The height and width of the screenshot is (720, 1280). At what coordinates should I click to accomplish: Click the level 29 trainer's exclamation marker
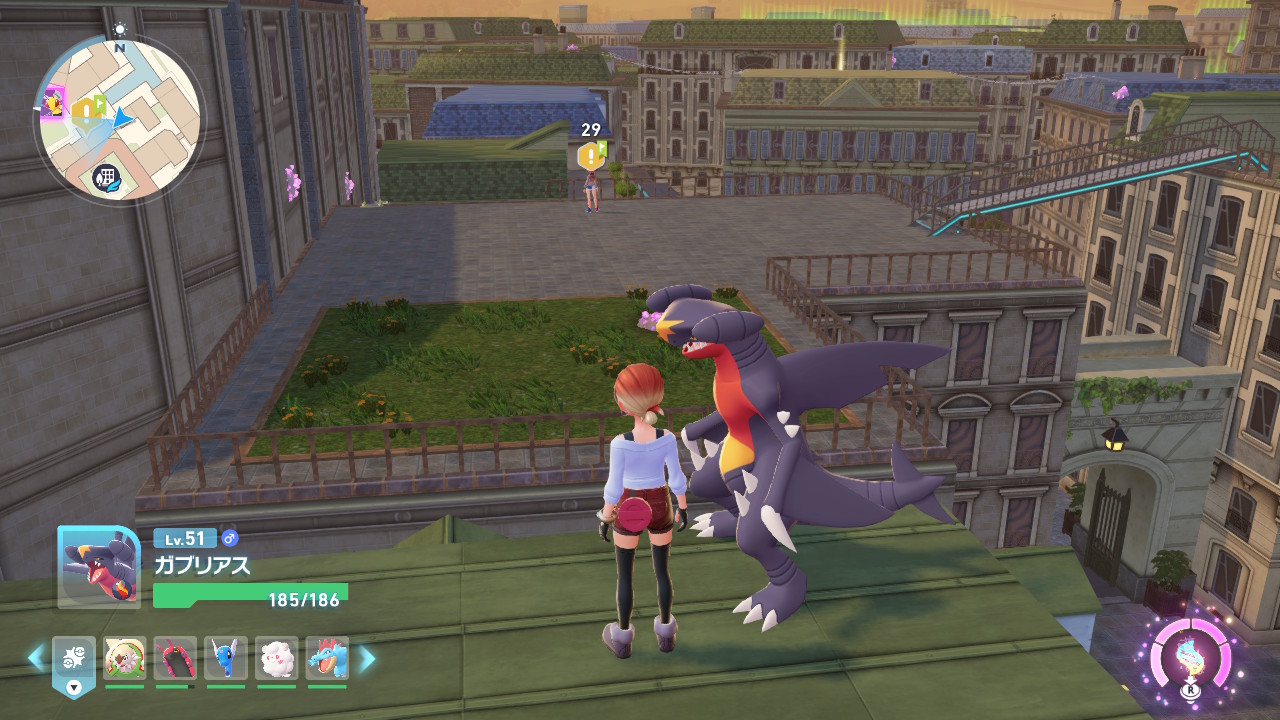tap(589, 155)
